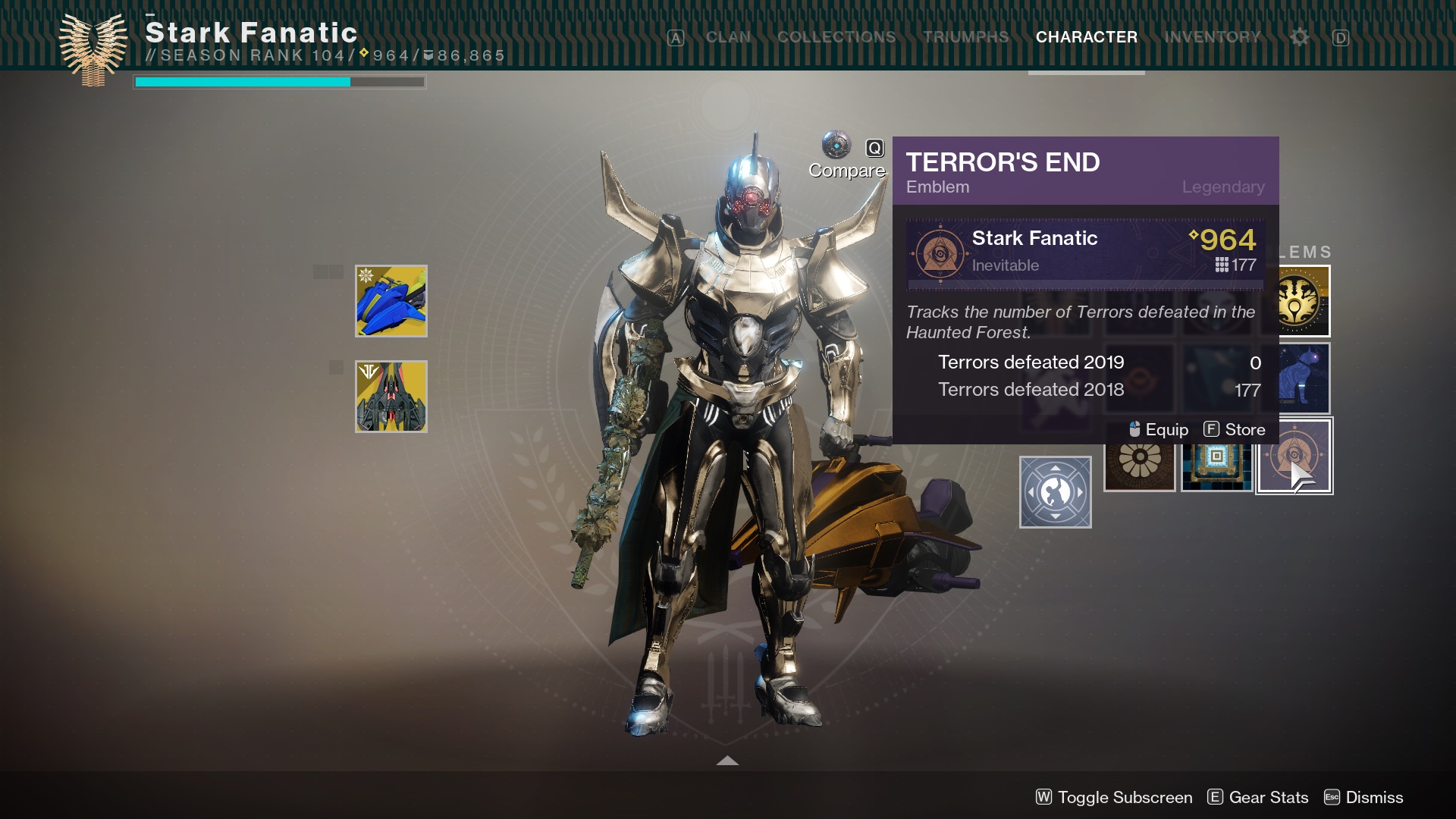This screenshot has width=1456, height=819.
Task: Switch to the Clan tab
Action: (728, 37)
